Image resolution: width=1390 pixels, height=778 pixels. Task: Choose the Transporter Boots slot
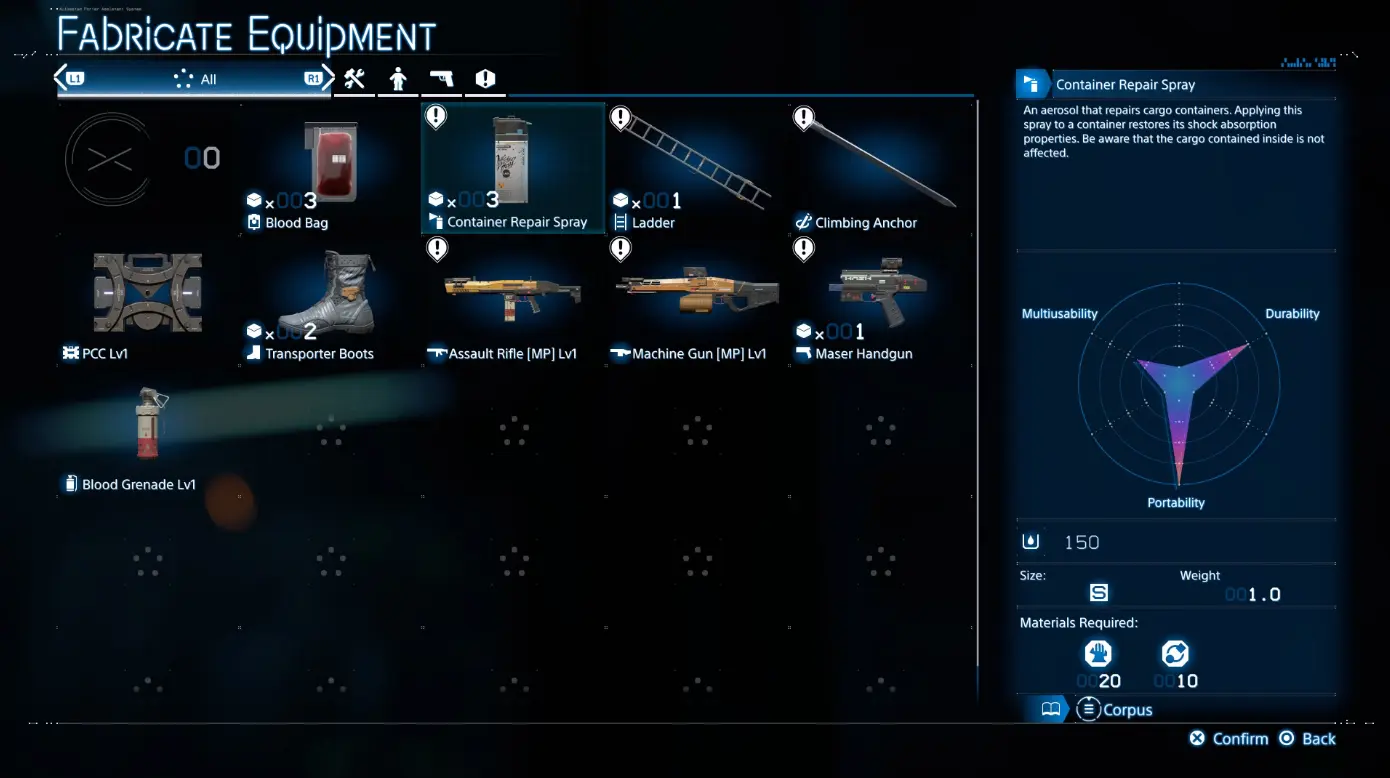click(330, 299)
